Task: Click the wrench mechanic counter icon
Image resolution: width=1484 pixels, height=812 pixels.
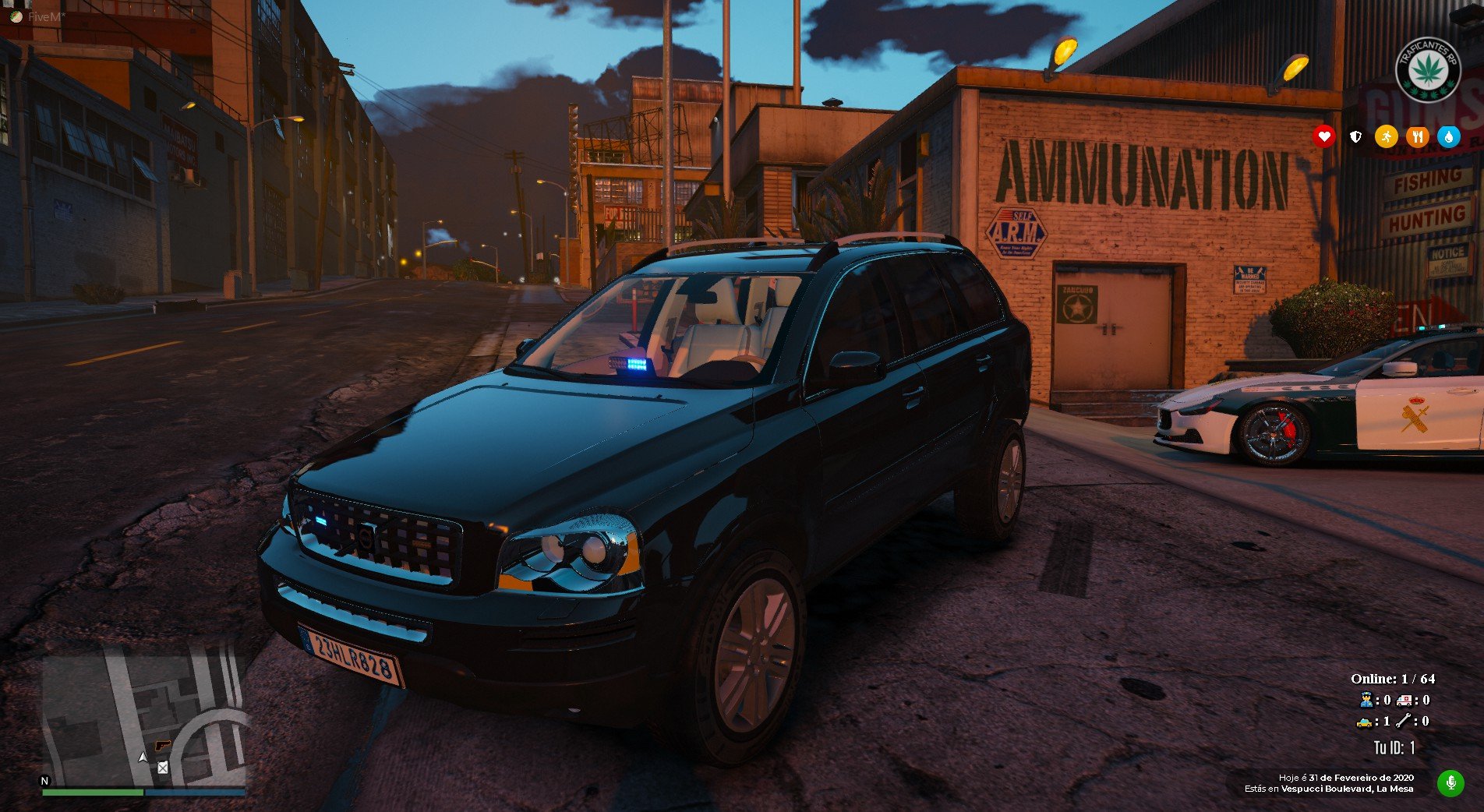Action: click(x=1403, y=722)
